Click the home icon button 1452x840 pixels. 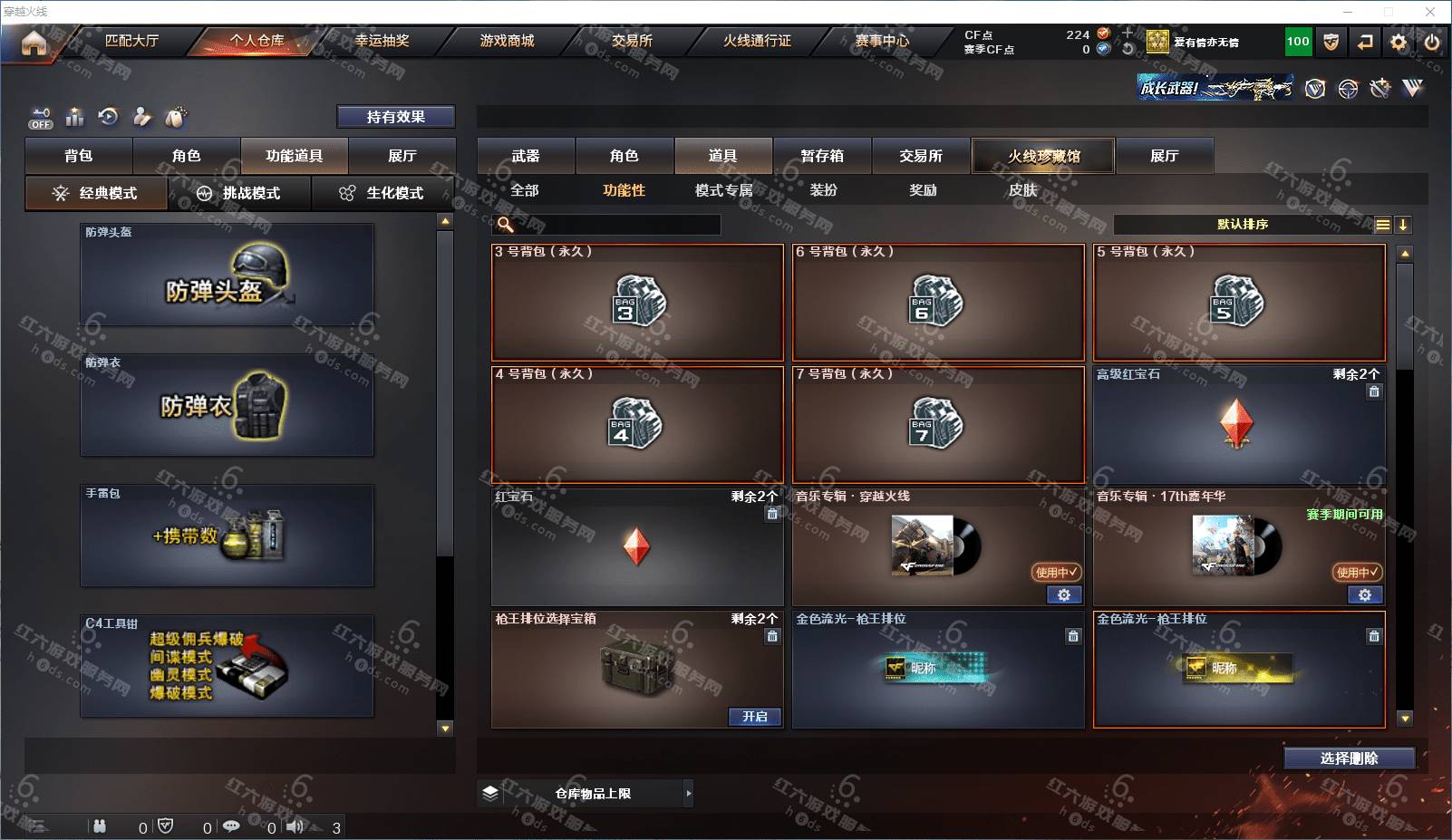[x=34, y=43]
